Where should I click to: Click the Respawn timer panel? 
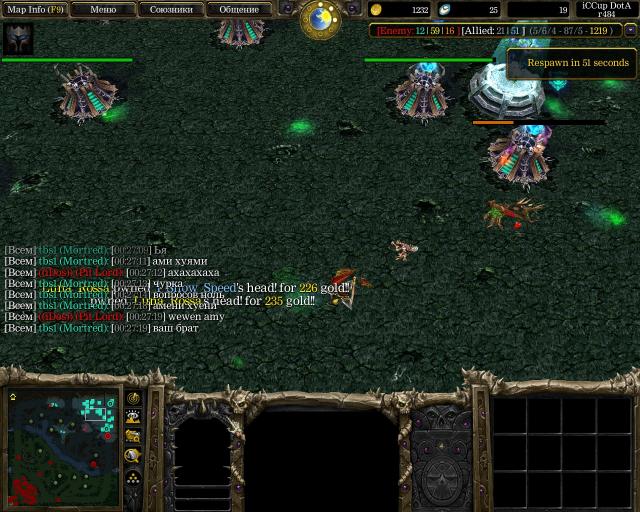pyautogui.click(x=572, y=63)
